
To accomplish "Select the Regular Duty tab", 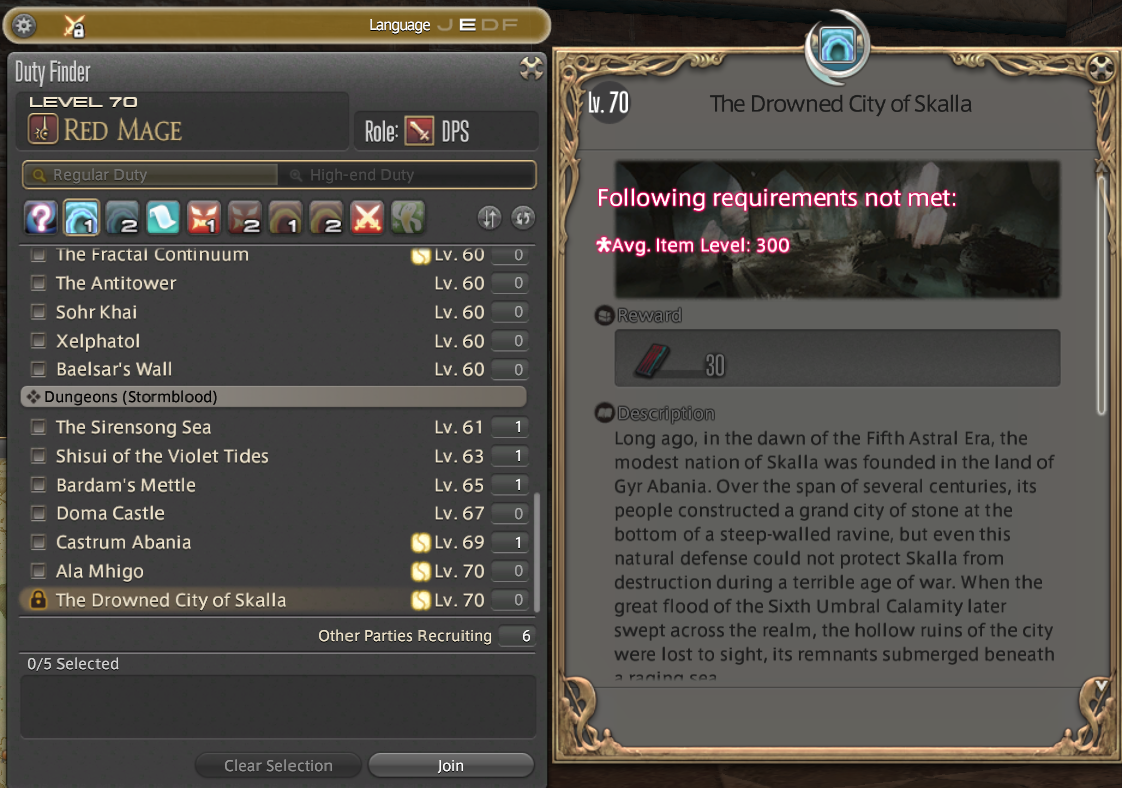I will [x=150, y=175].
